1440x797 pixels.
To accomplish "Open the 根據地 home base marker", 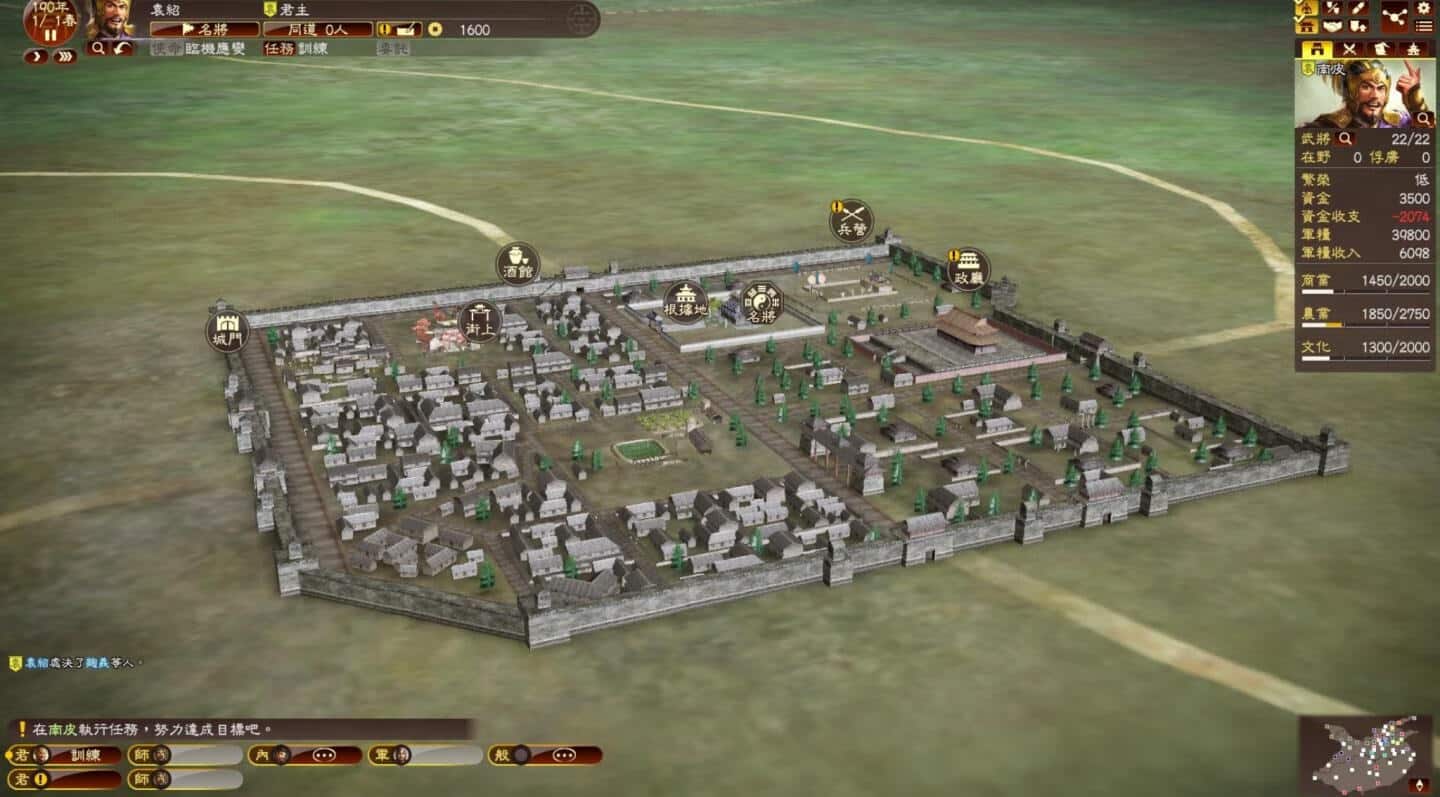I will pos(686,301).
